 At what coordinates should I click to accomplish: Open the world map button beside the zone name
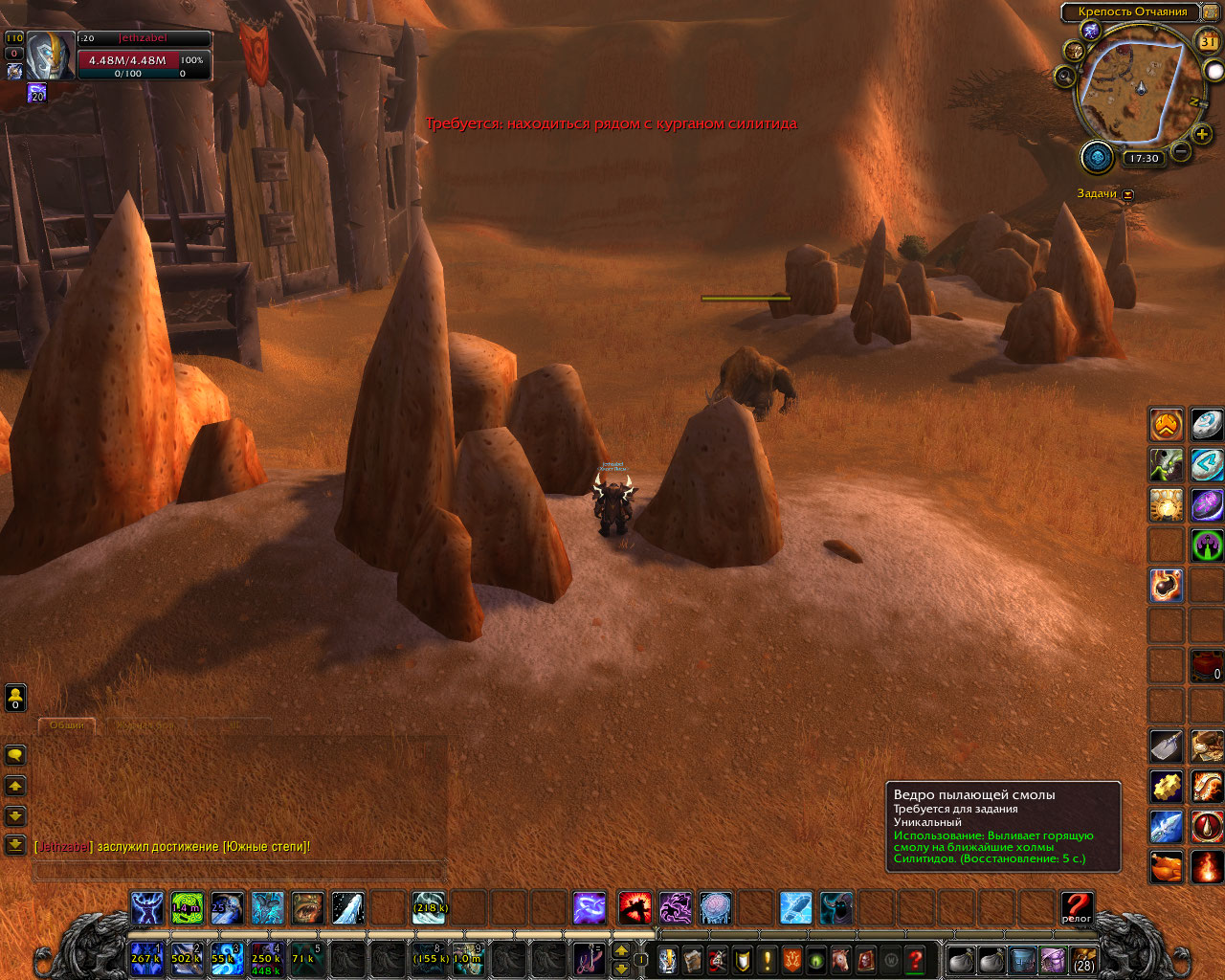(1210, 11)
